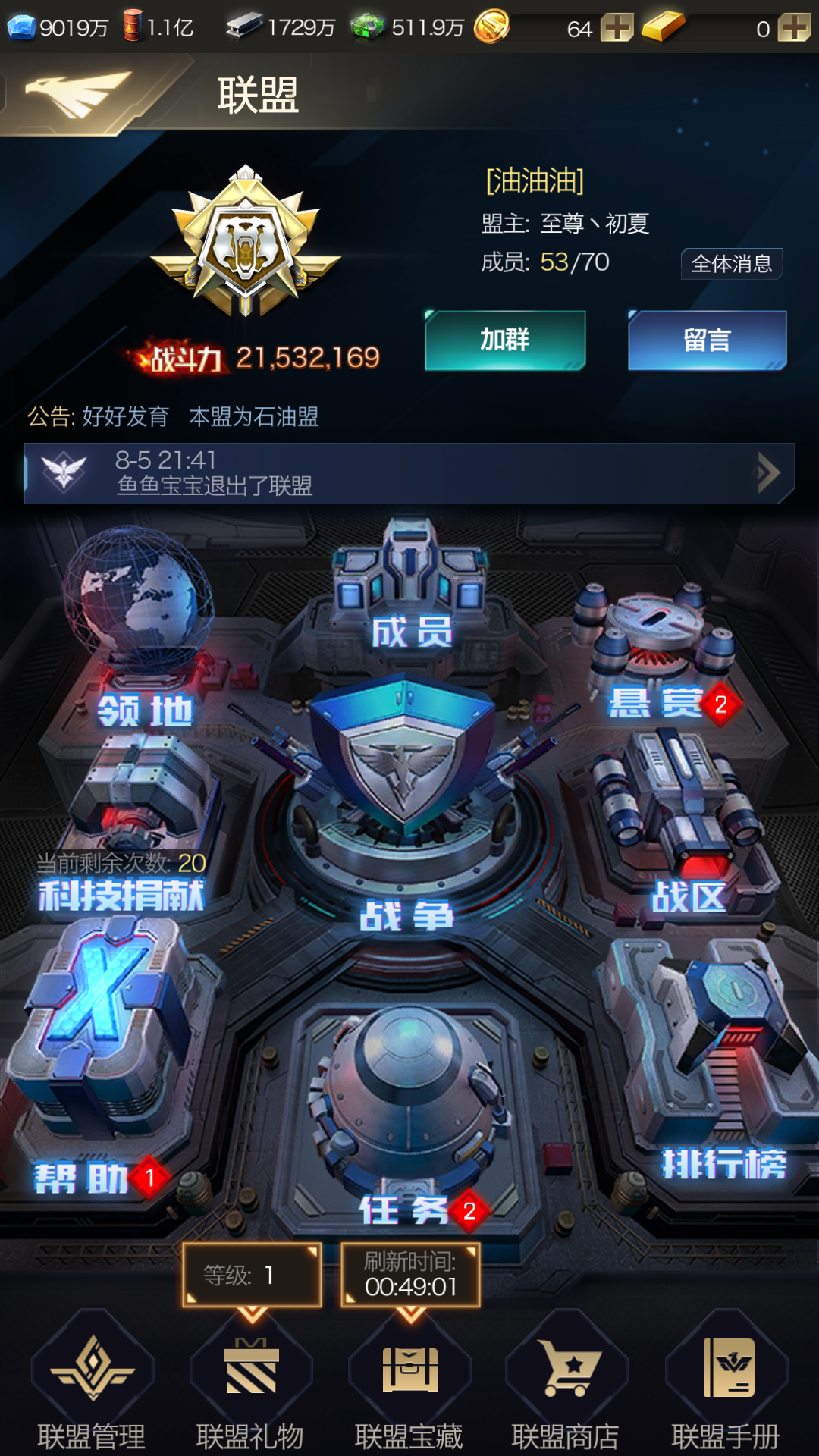Tap the 加群 join group button
819x1456 pixels.
(505, 340)
